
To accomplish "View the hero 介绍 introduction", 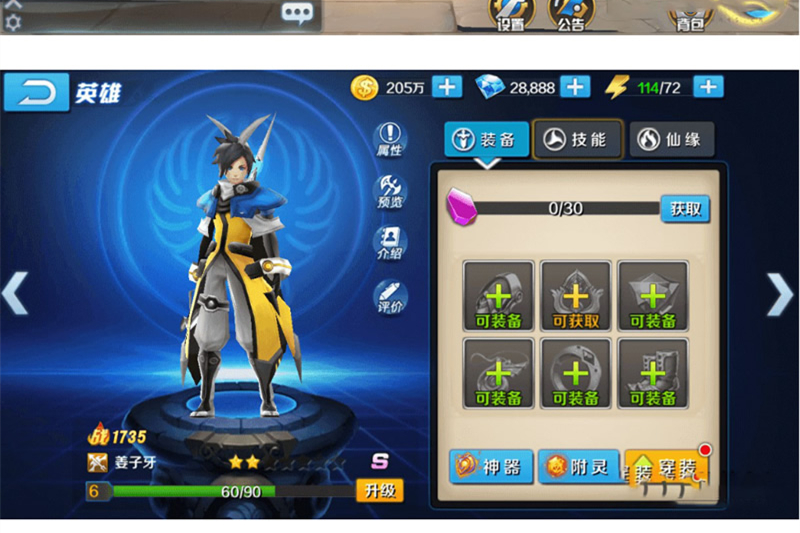I will 389,243.
